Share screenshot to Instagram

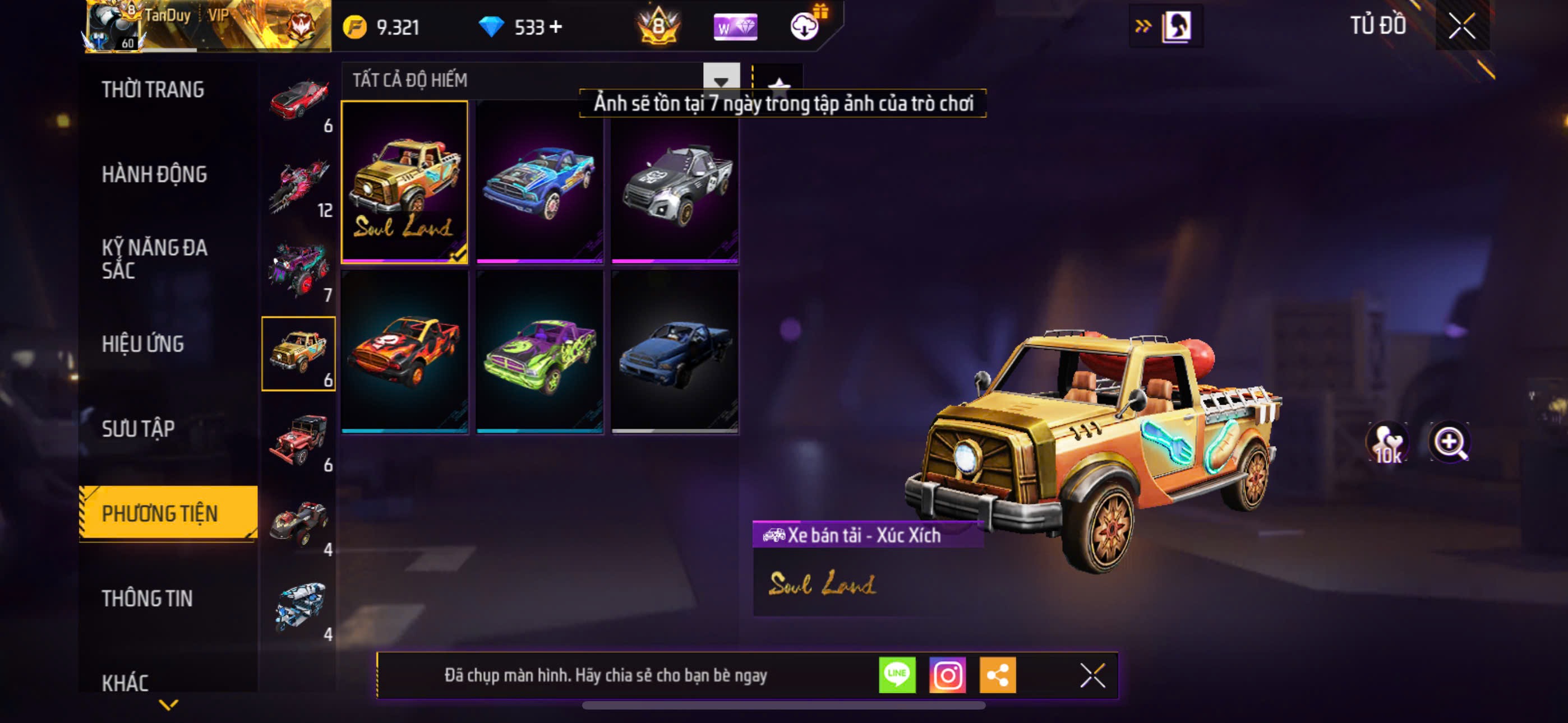point(947,675)
